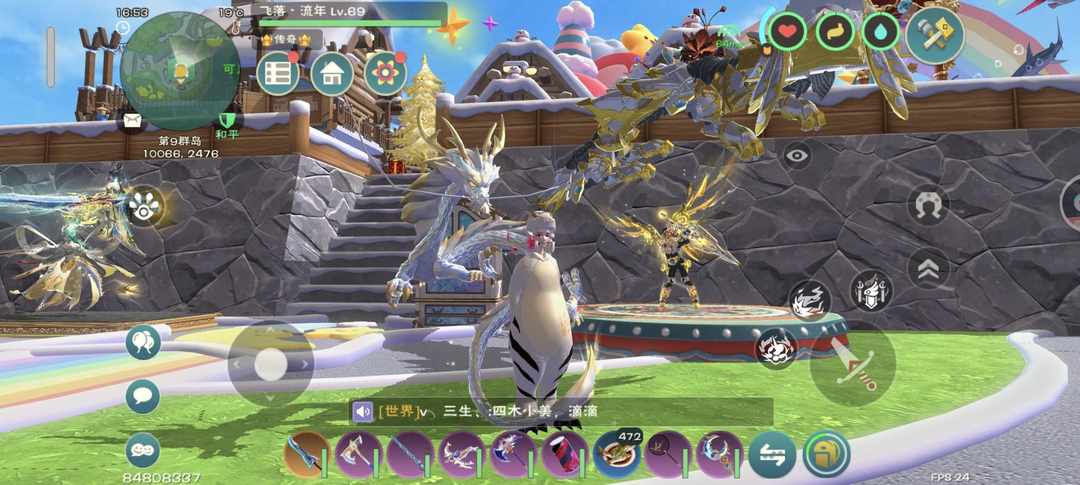Open the hammer crafting button
Image resolution: width=1080 pixels, height=485 pixels.
[x=934, y=35]
